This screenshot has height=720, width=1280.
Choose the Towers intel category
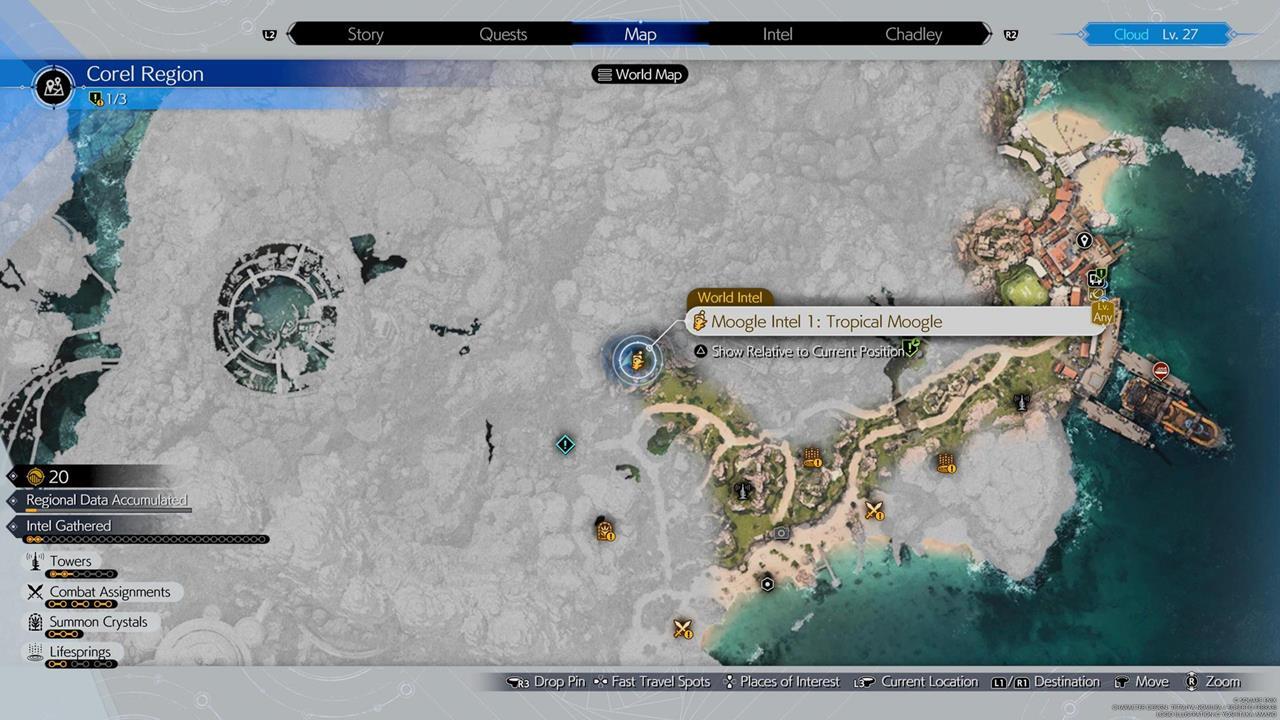(70, 562)
